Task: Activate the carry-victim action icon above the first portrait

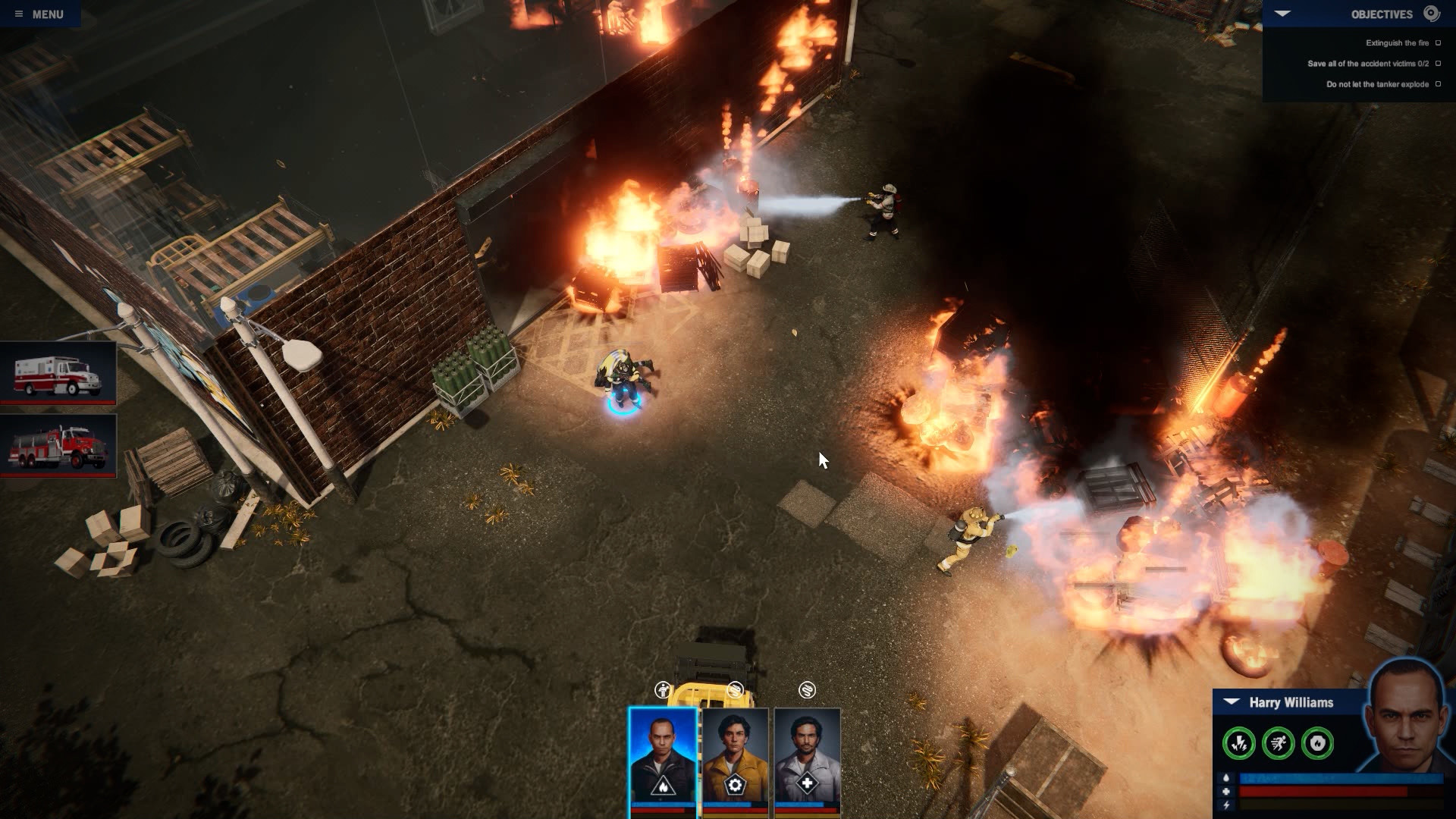Action: point(663,689)
